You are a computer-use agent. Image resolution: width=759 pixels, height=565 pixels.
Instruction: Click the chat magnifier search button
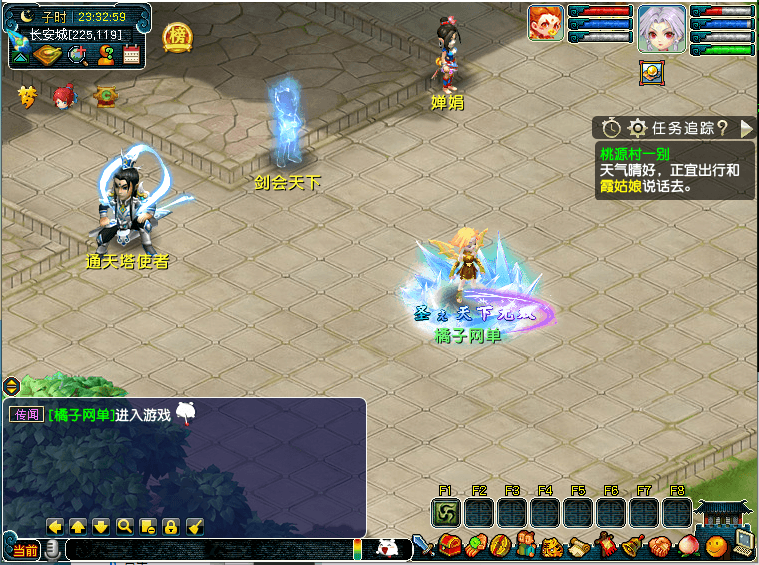(x=124, y=526)
